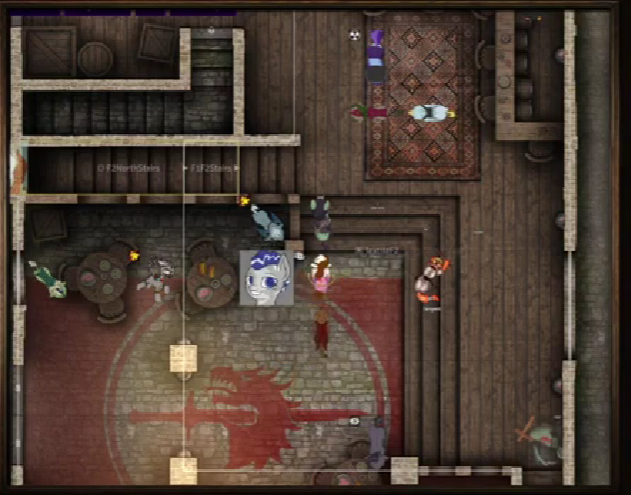Select the white pony portrait token
The width and height of the screenshot is (631, 495).
266,277
